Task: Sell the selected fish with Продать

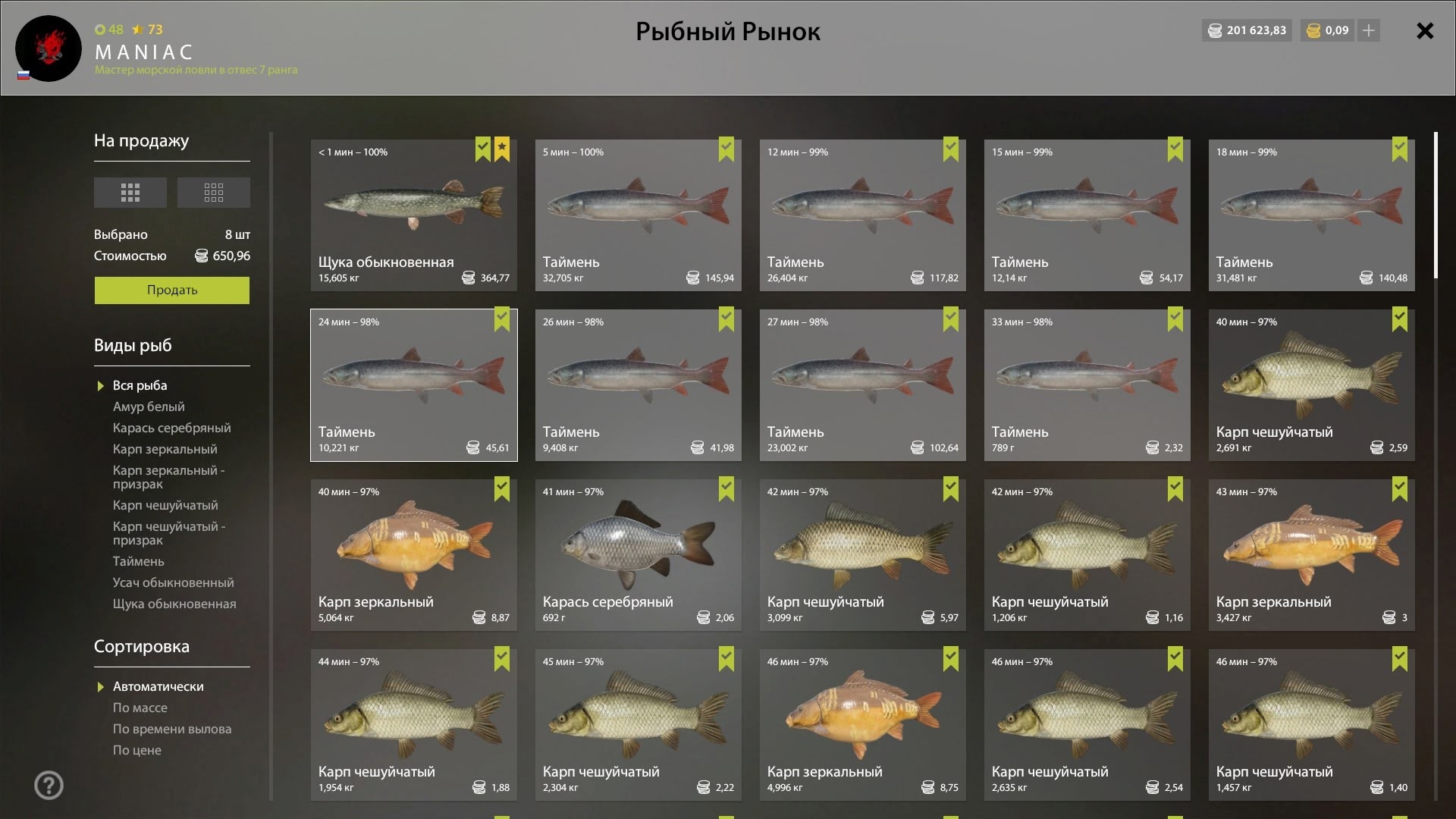Action: coord(171,290)
